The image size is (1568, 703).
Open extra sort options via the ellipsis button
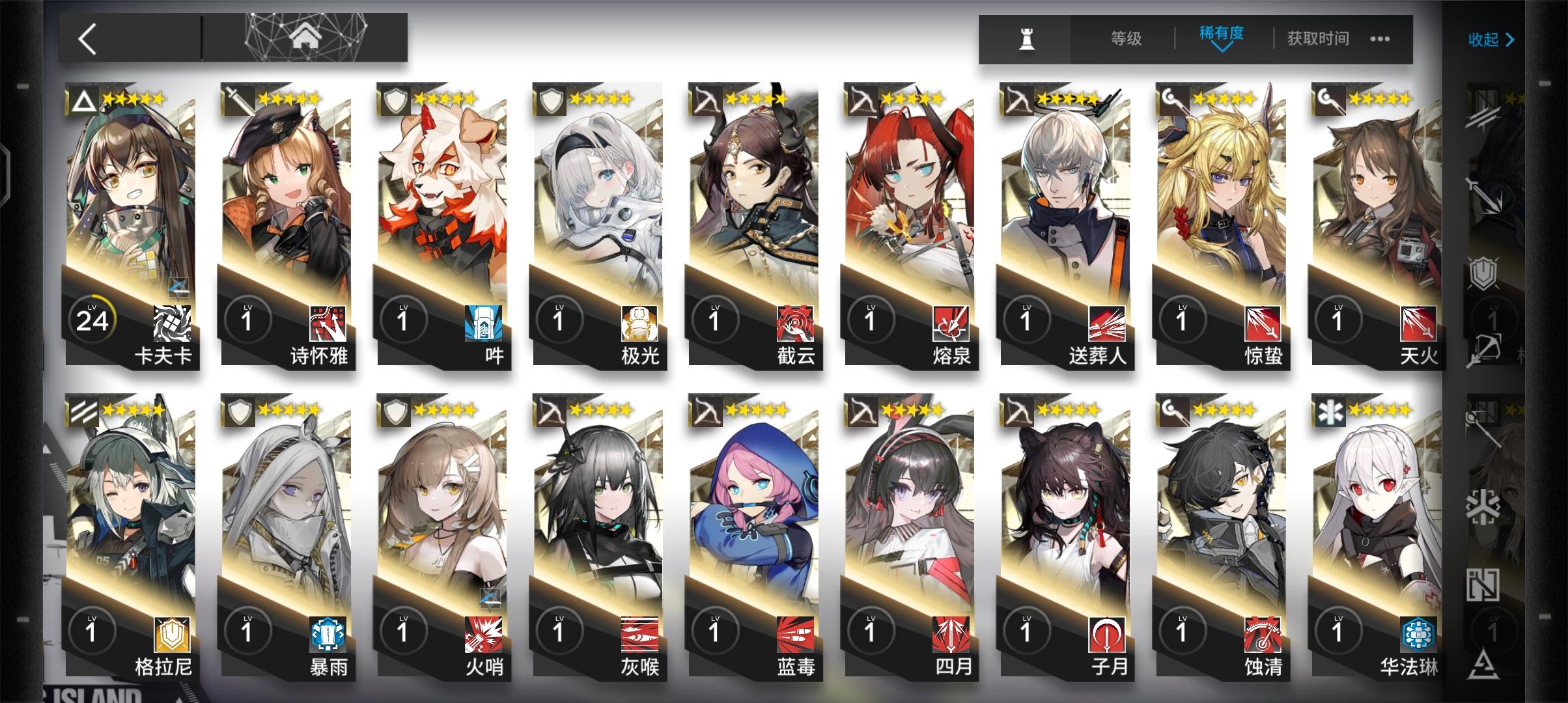[1379, 40]
